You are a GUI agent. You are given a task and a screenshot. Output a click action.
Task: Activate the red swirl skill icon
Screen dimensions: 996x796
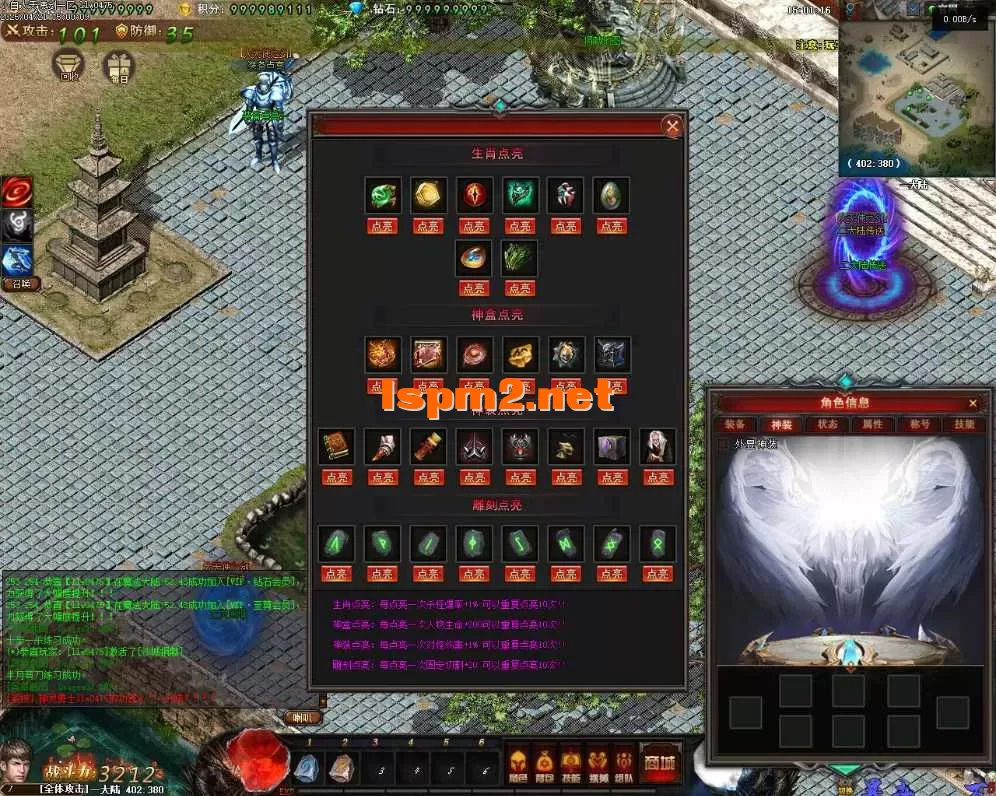(17, 191)
